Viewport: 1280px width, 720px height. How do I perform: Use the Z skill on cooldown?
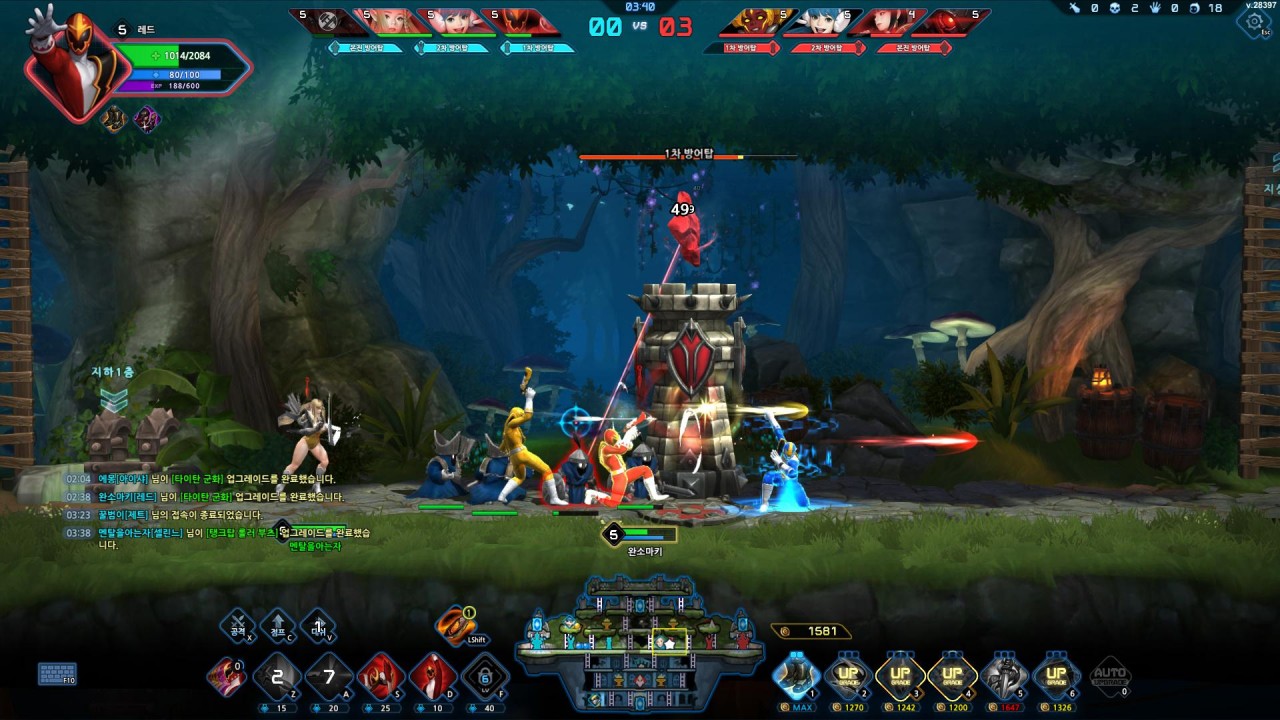[x=277, y=677]
